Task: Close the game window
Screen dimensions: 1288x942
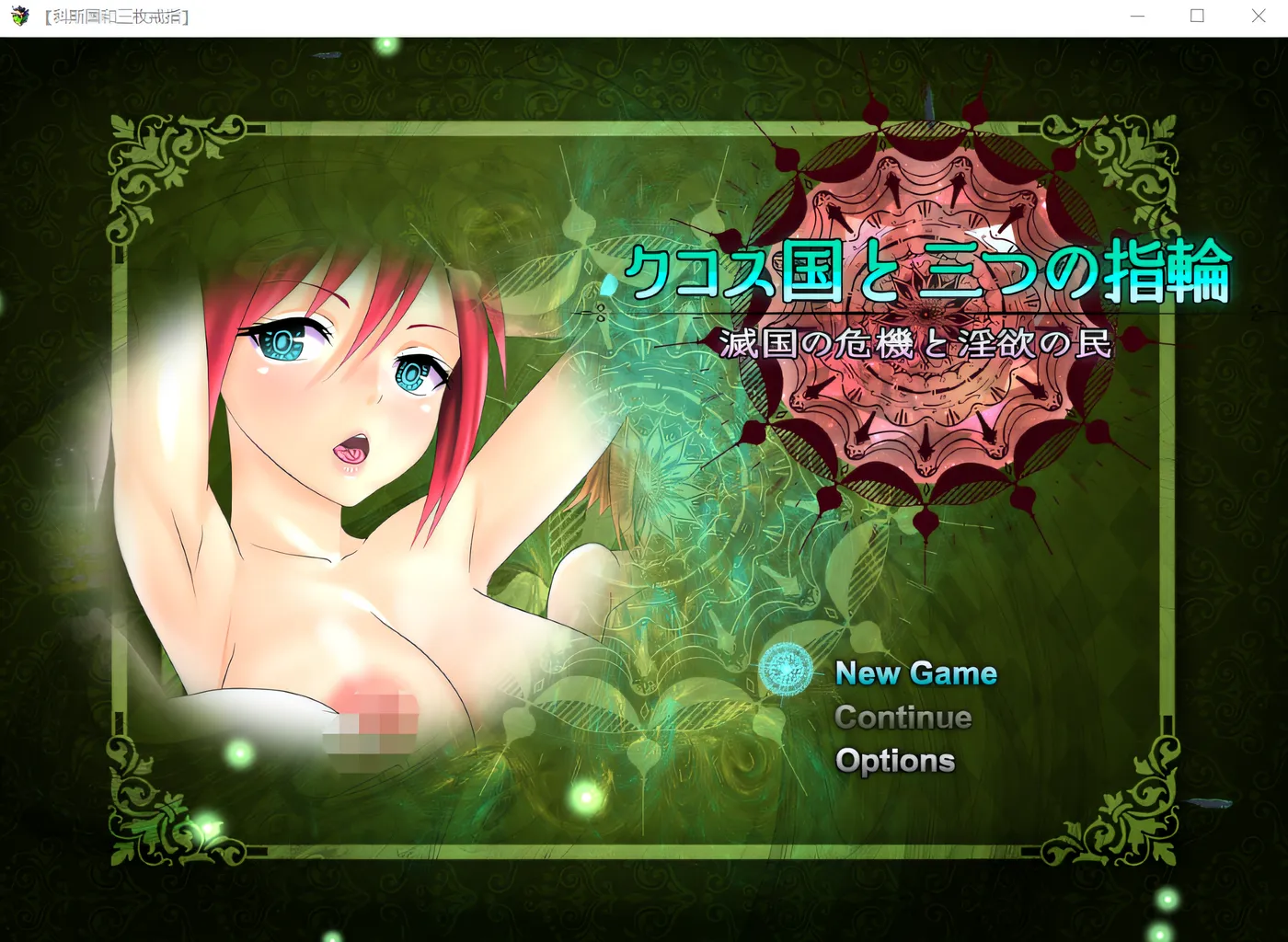Action: coord(1258,17)
